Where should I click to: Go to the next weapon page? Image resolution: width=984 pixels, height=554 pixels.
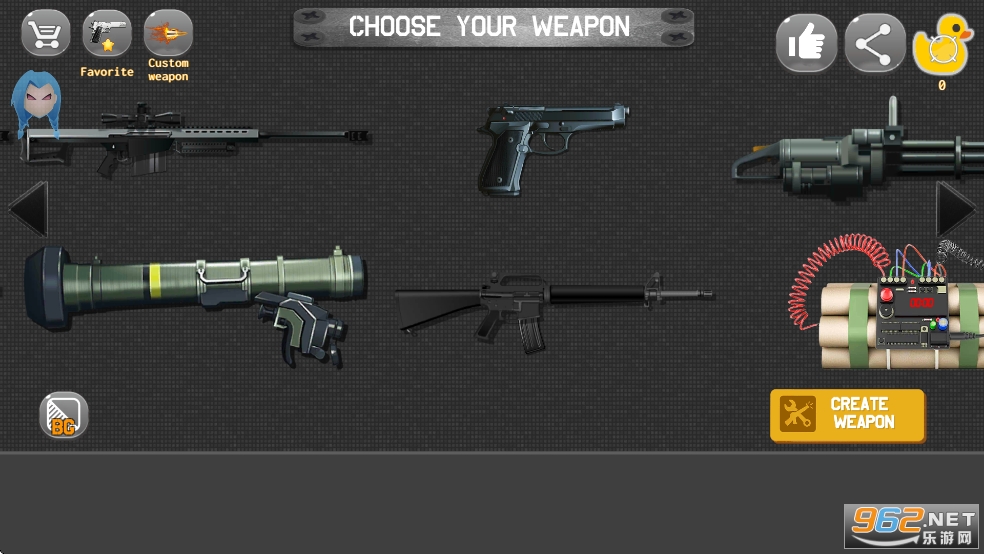(956, 210)
